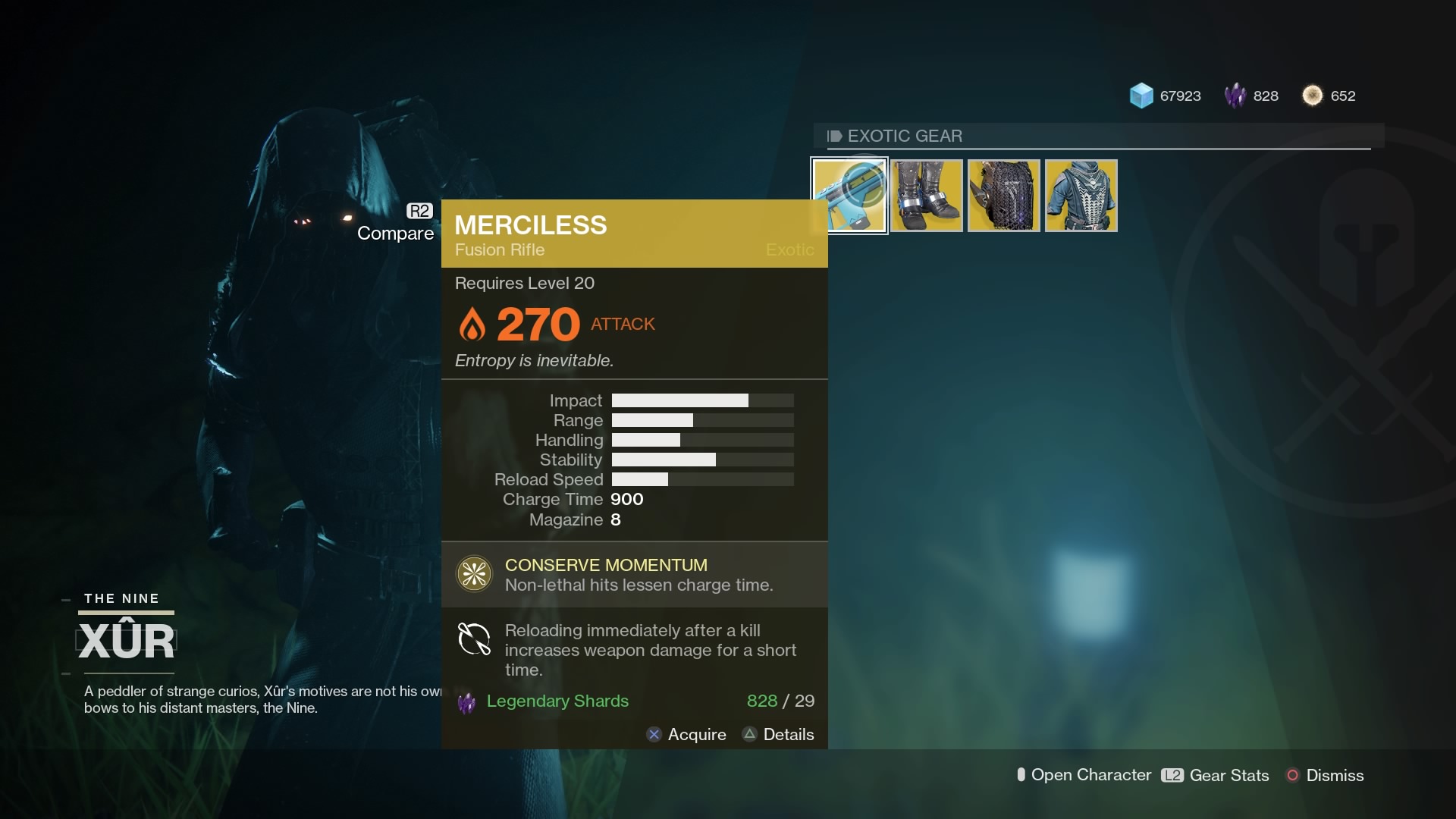Select the exotic gauntlets item icon
This screenshot has height=819, width=1456.
click(x=1003, y=195)
